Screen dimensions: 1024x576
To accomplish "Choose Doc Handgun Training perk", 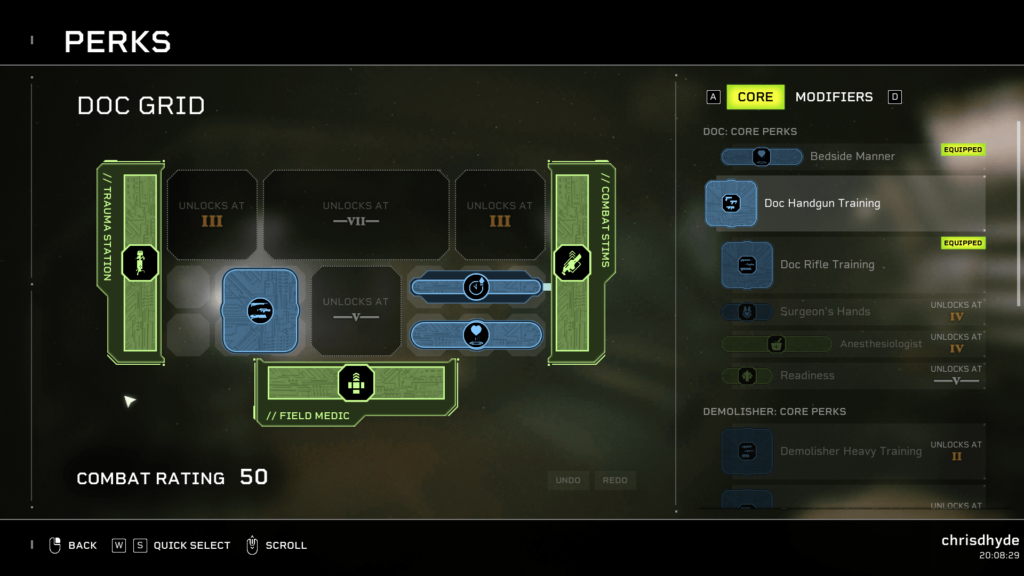I will (x=822, y=203).
